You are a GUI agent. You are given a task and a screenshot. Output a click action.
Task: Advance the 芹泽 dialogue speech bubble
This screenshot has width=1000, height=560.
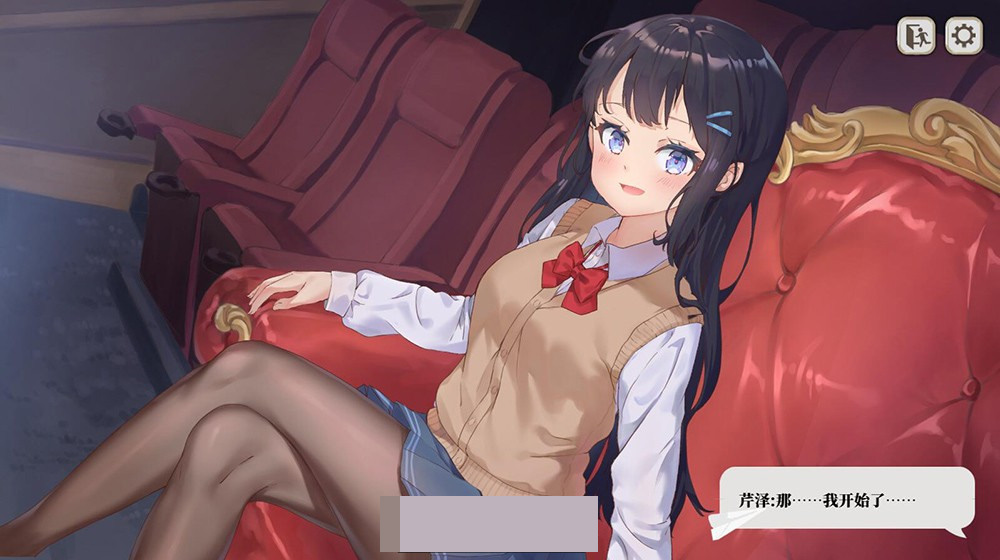[845, 499]
